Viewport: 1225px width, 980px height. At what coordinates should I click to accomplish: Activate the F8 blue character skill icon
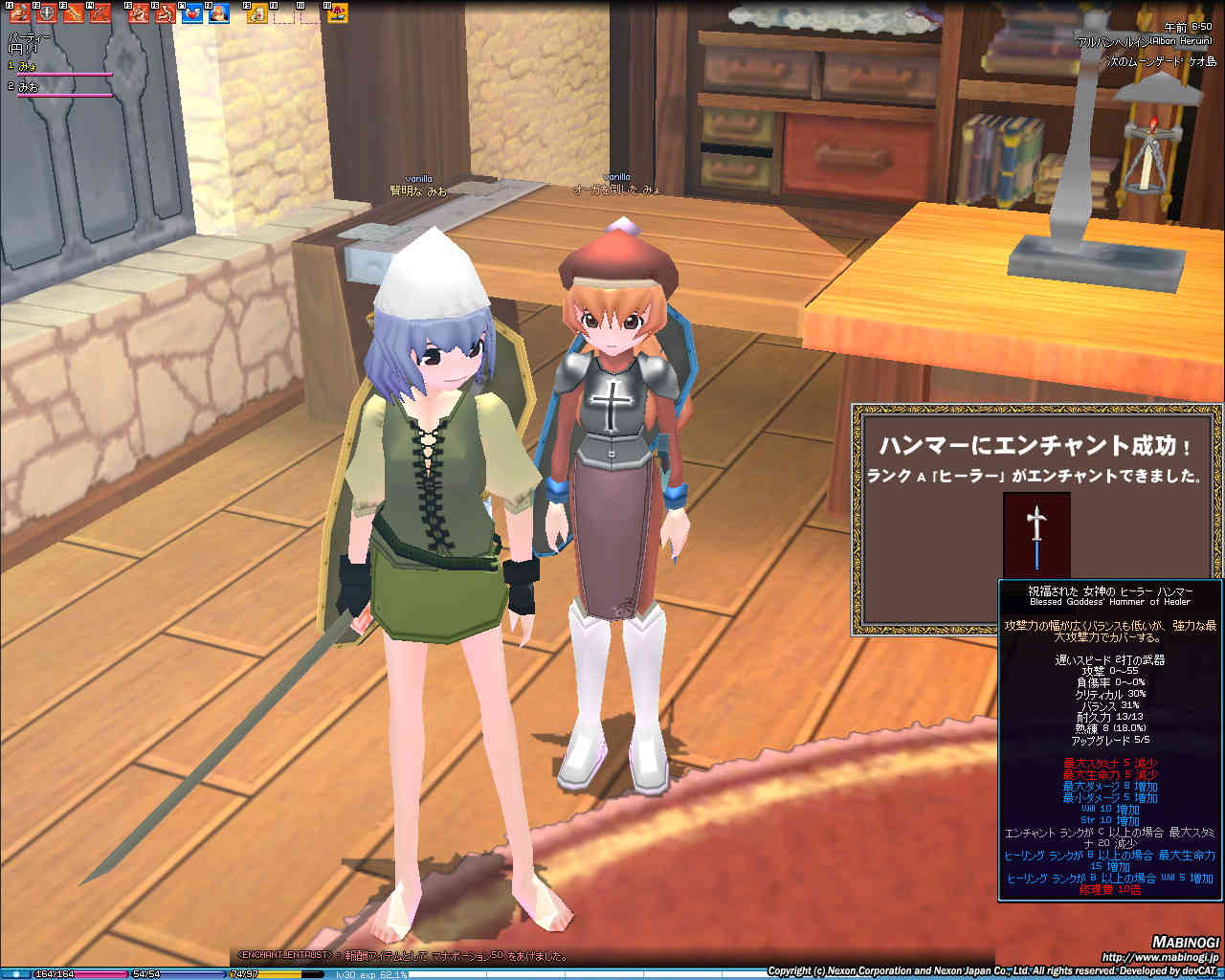click(218, 13)
